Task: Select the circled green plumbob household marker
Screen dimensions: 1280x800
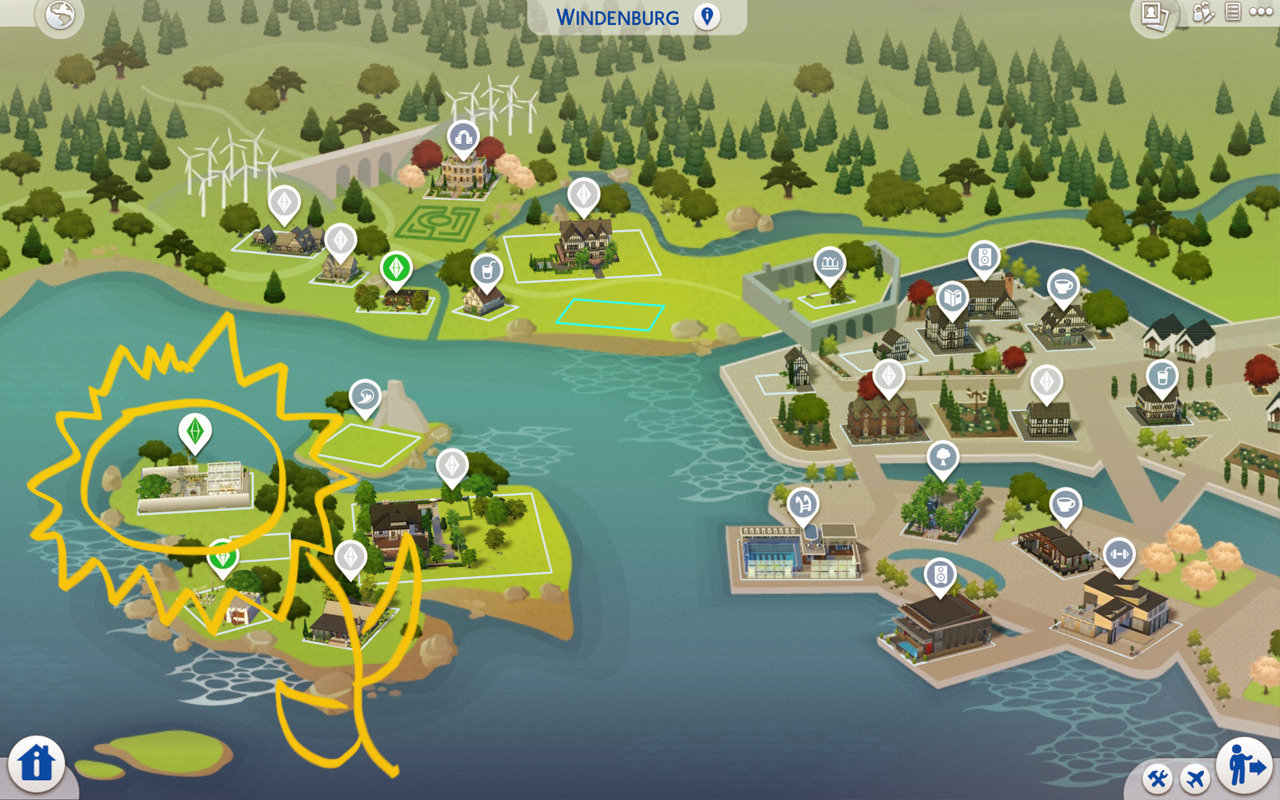Action: (x=194, y=431)
